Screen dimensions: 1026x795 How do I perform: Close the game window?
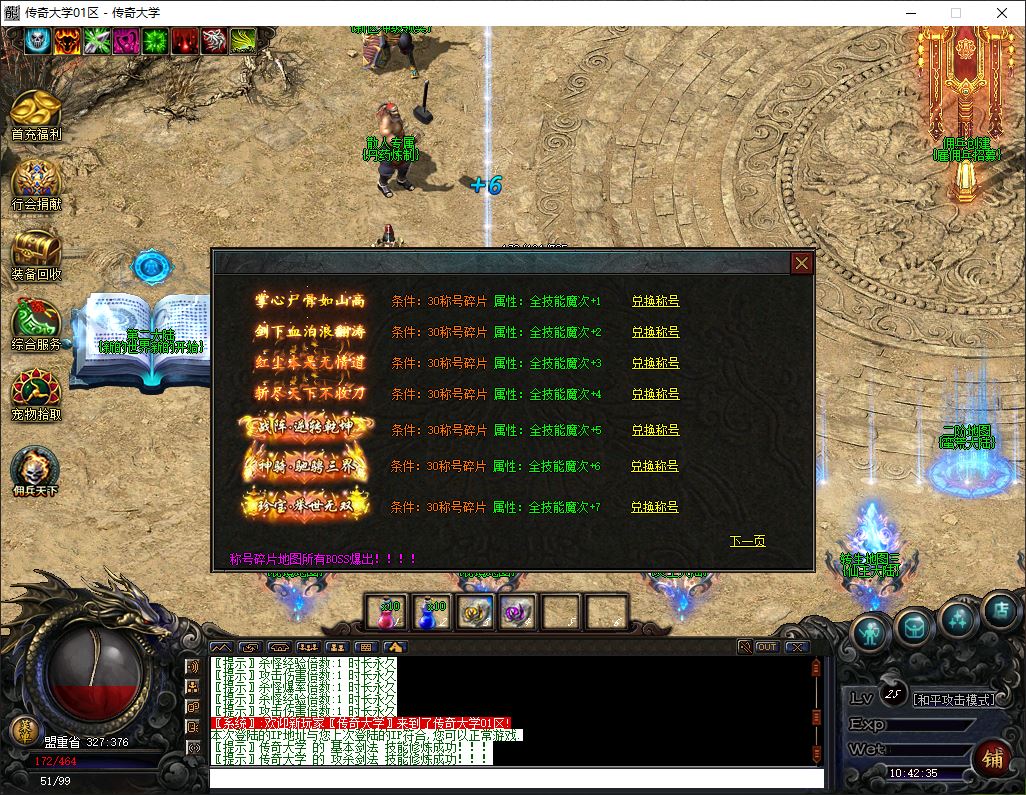point(1002,13)
